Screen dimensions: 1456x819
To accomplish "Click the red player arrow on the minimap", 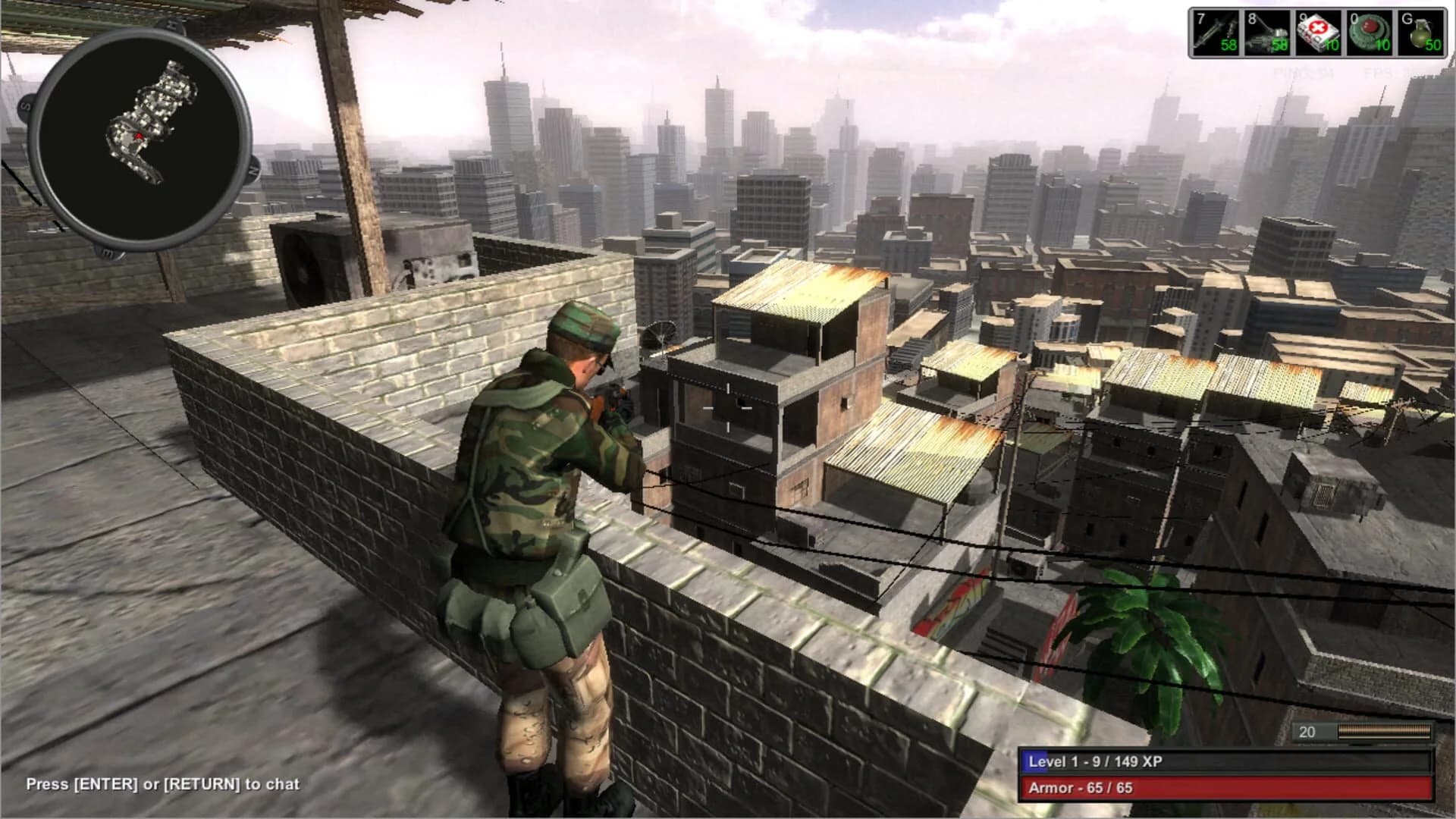I will click(x=139, y=136).
